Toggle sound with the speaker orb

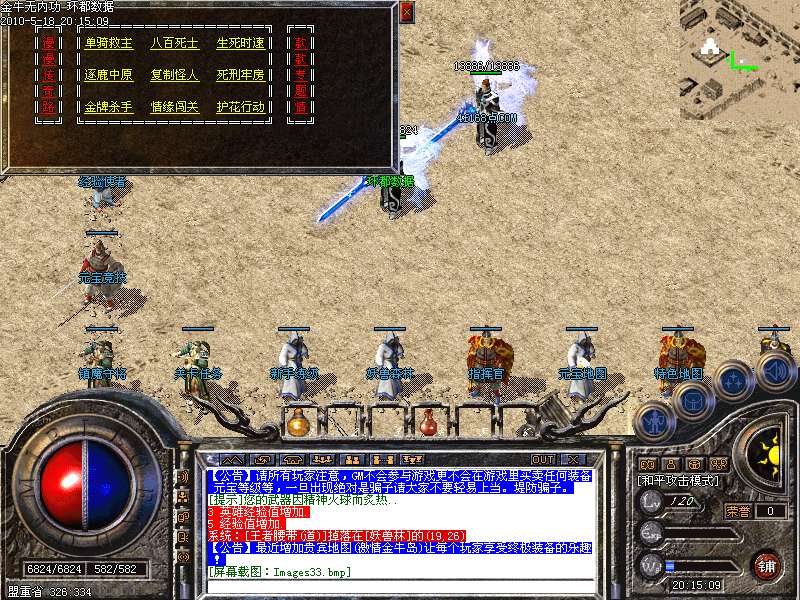(x=775, y=372)
